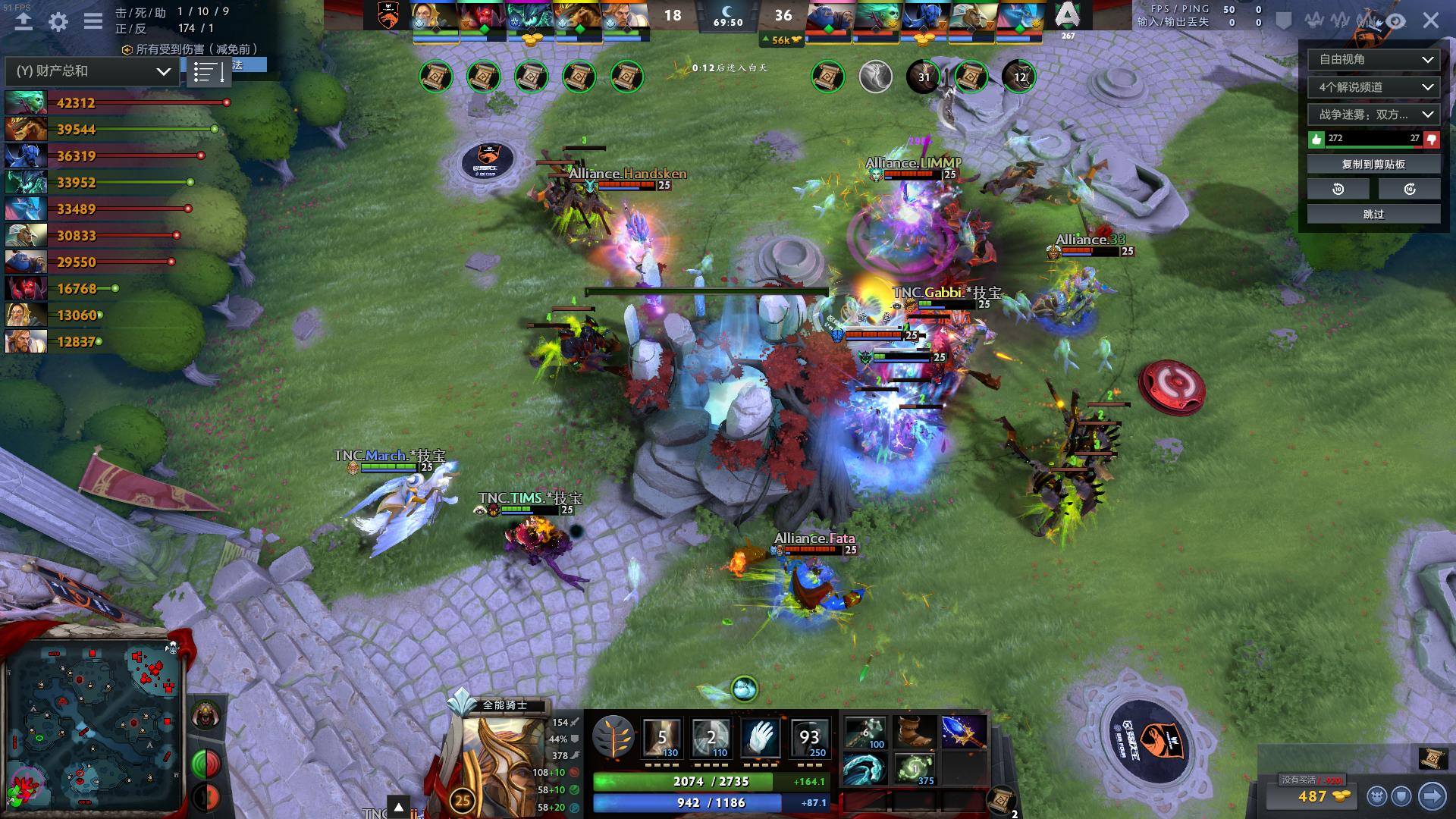Expand the 4个解说频道 caster channel dropdown
This screenshot has height=819, width=1456.
(x=1373, y=87)
